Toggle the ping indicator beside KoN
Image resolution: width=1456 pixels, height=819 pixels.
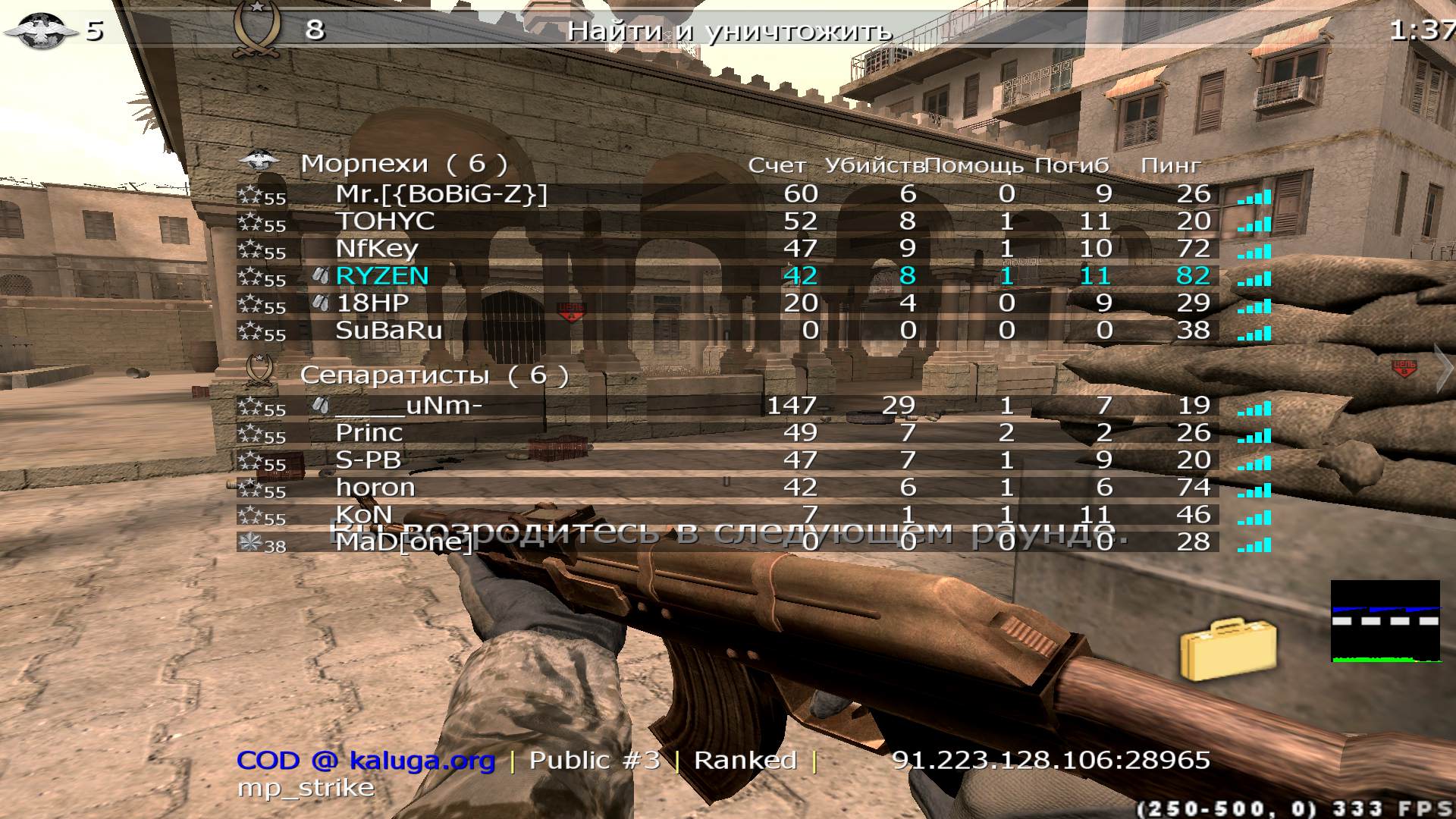click(1254, 516)
